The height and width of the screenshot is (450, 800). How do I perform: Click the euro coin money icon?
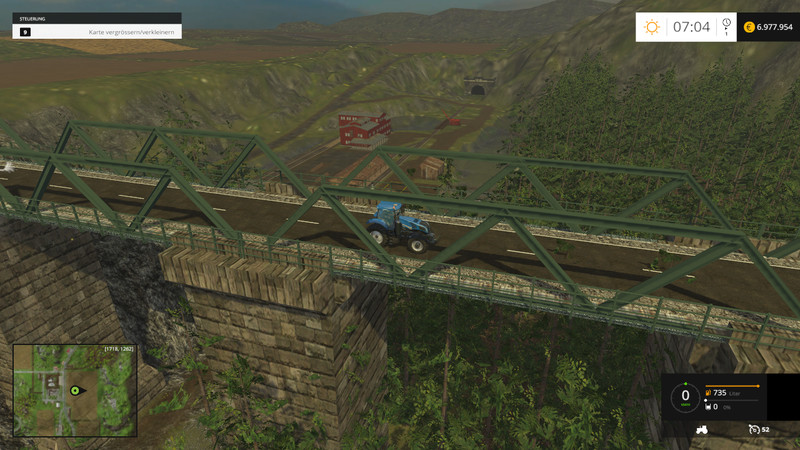pos(749,27)
